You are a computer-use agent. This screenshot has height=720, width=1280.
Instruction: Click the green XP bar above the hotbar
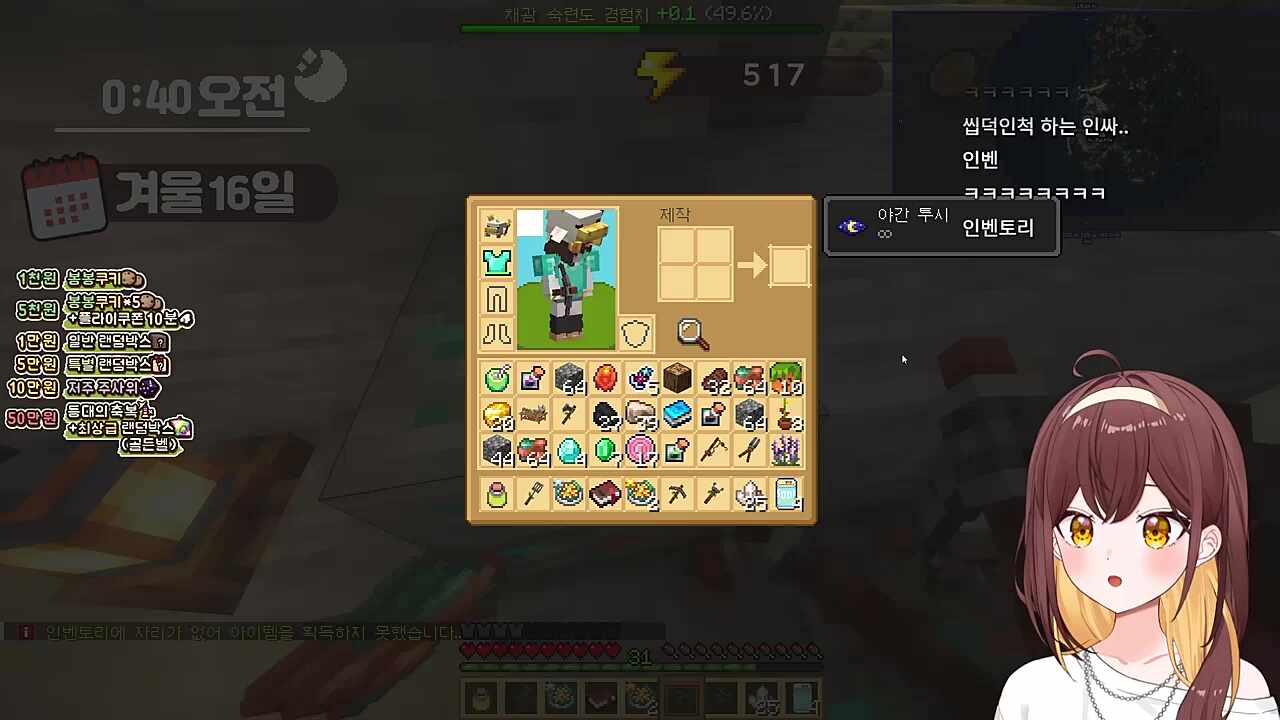640,666
